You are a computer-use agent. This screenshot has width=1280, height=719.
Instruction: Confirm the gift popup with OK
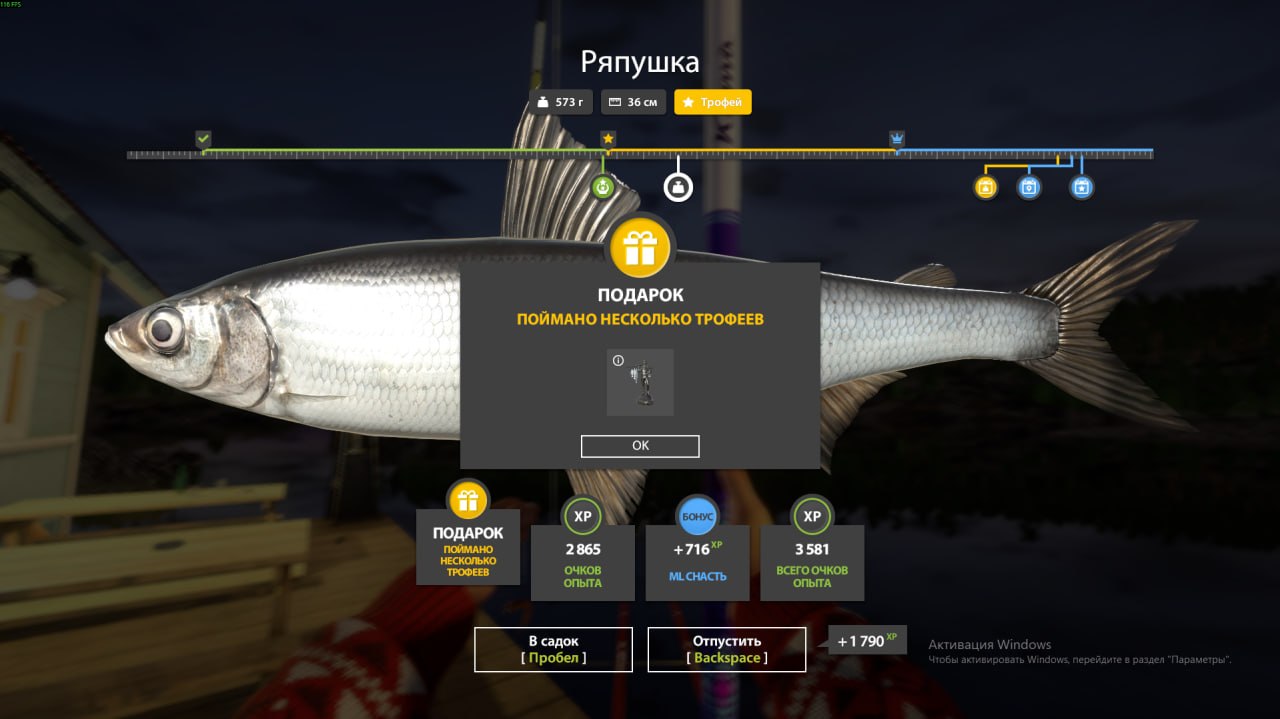640,446
